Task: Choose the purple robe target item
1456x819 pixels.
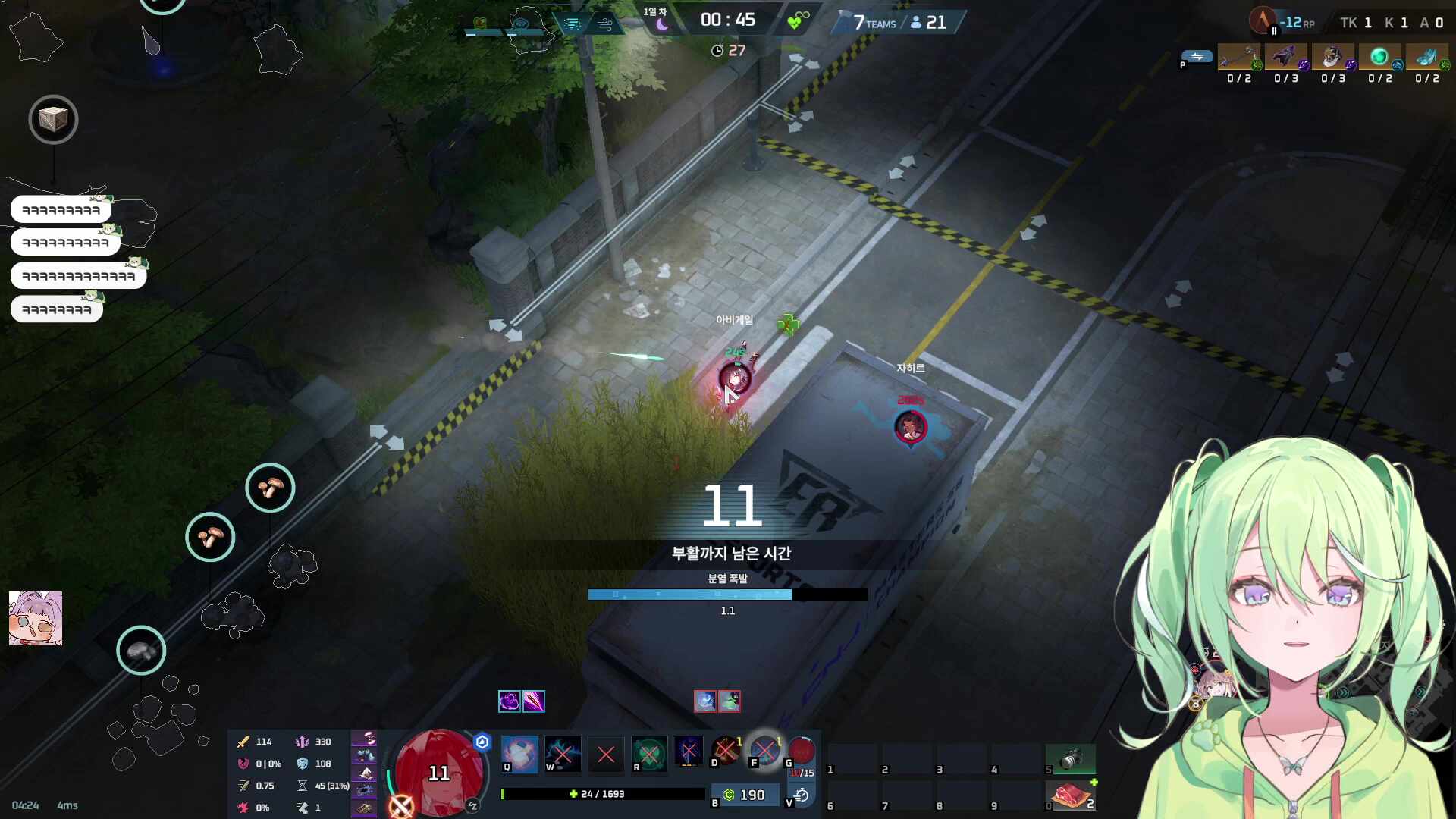Action: tap(1286, 57)
